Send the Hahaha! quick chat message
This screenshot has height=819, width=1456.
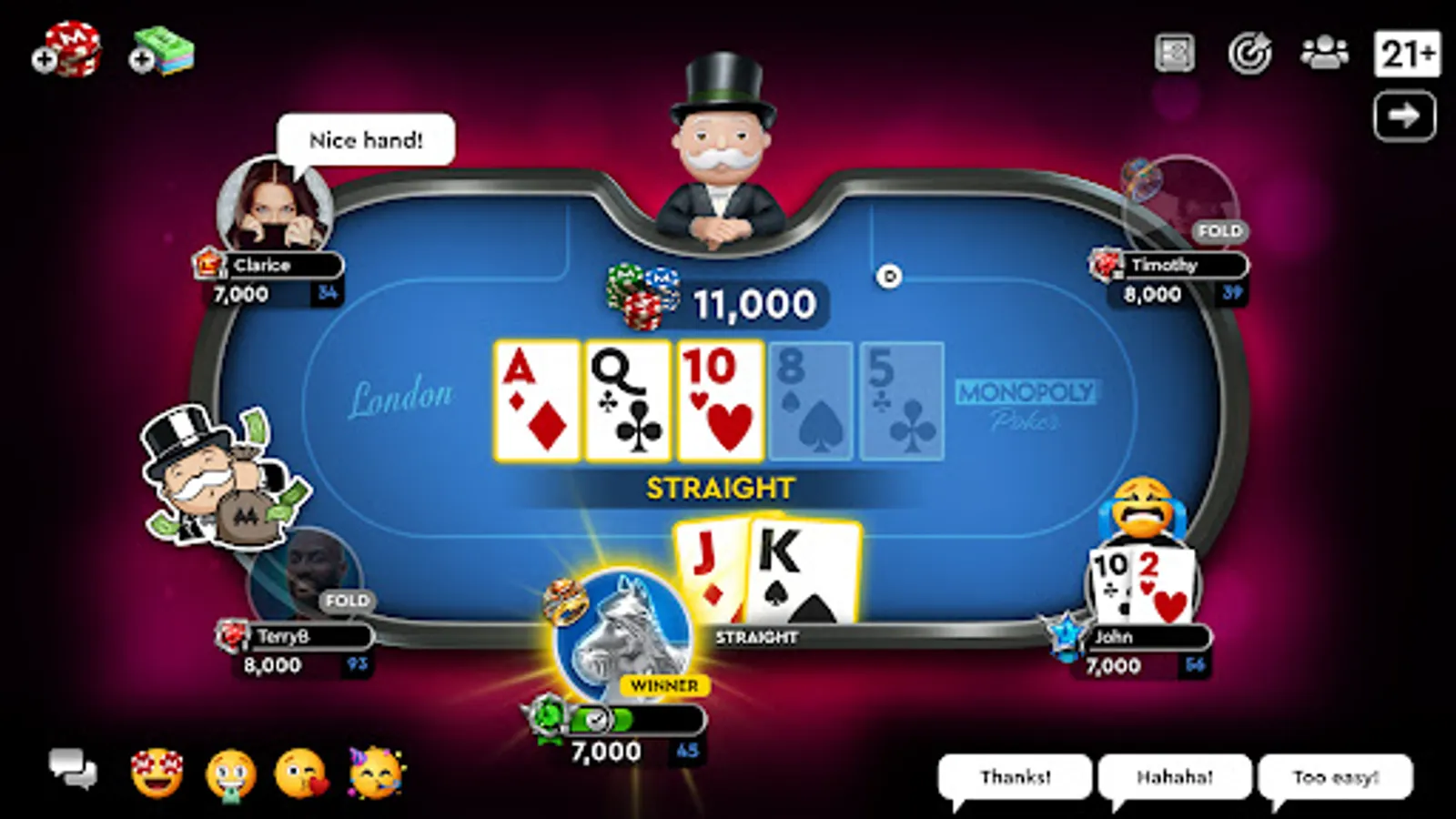(1174, 776)
